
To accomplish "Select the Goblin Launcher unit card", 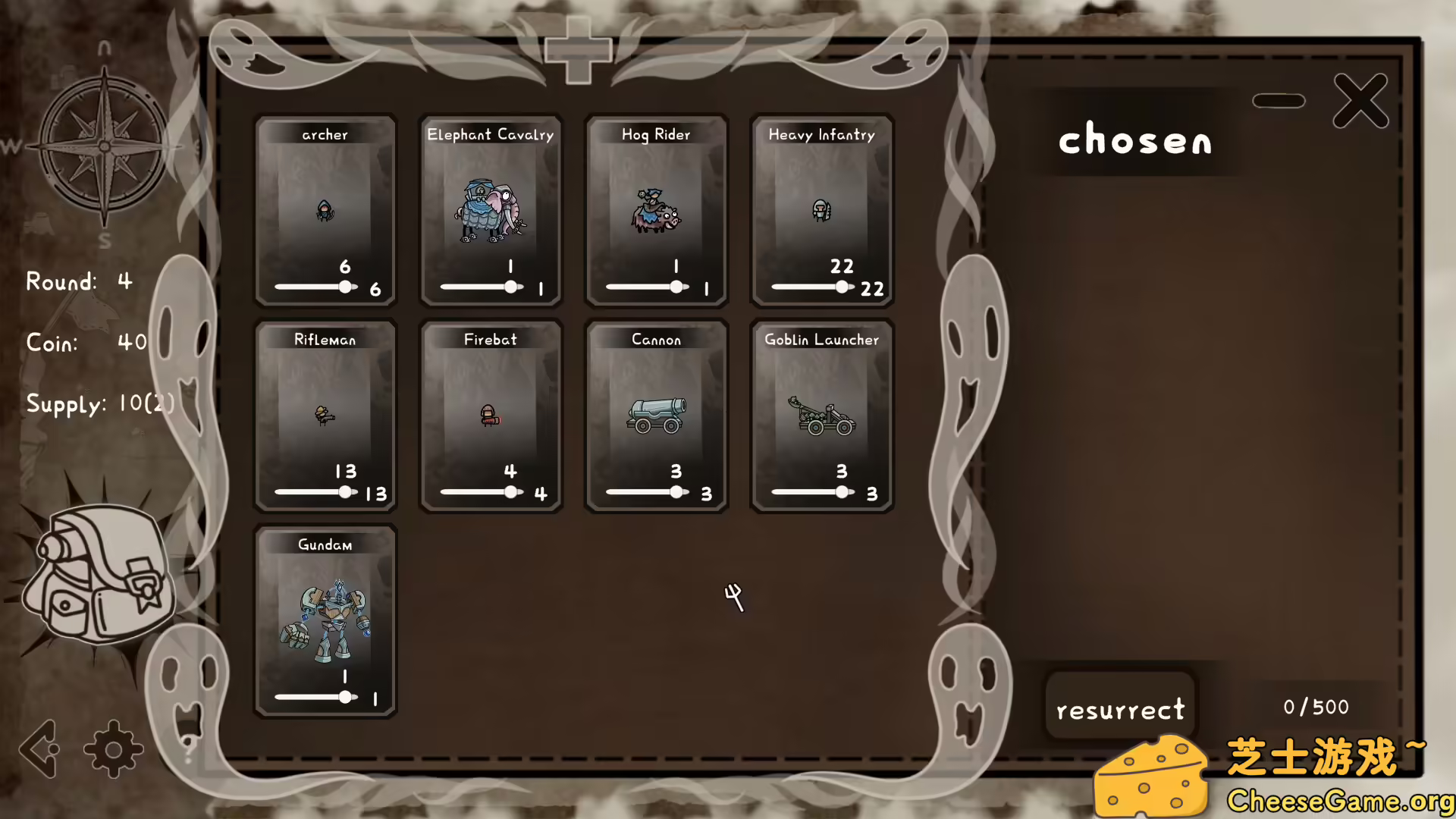I will tap(821, 413).
